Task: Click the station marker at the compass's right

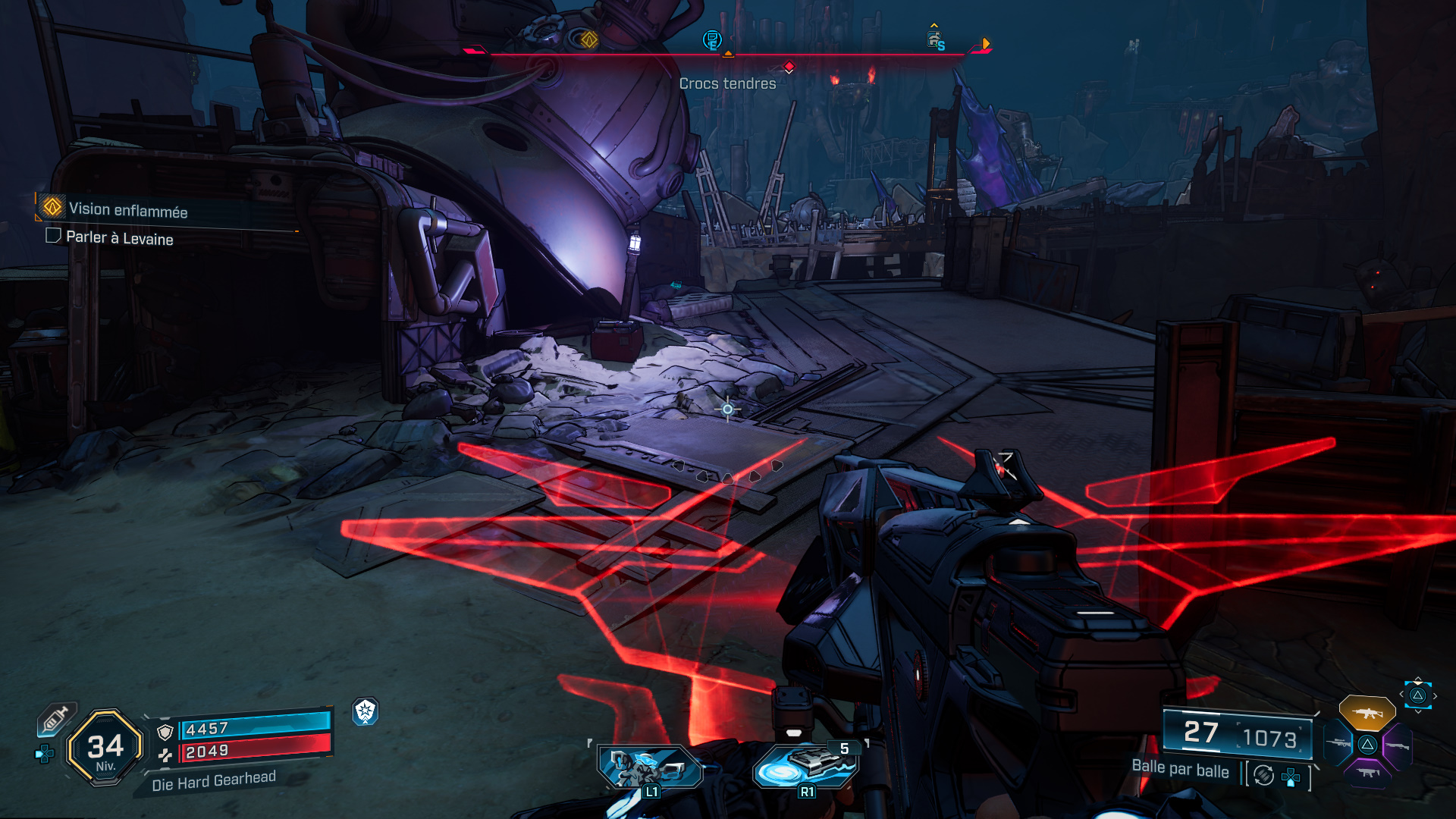Action: [934, 39]
